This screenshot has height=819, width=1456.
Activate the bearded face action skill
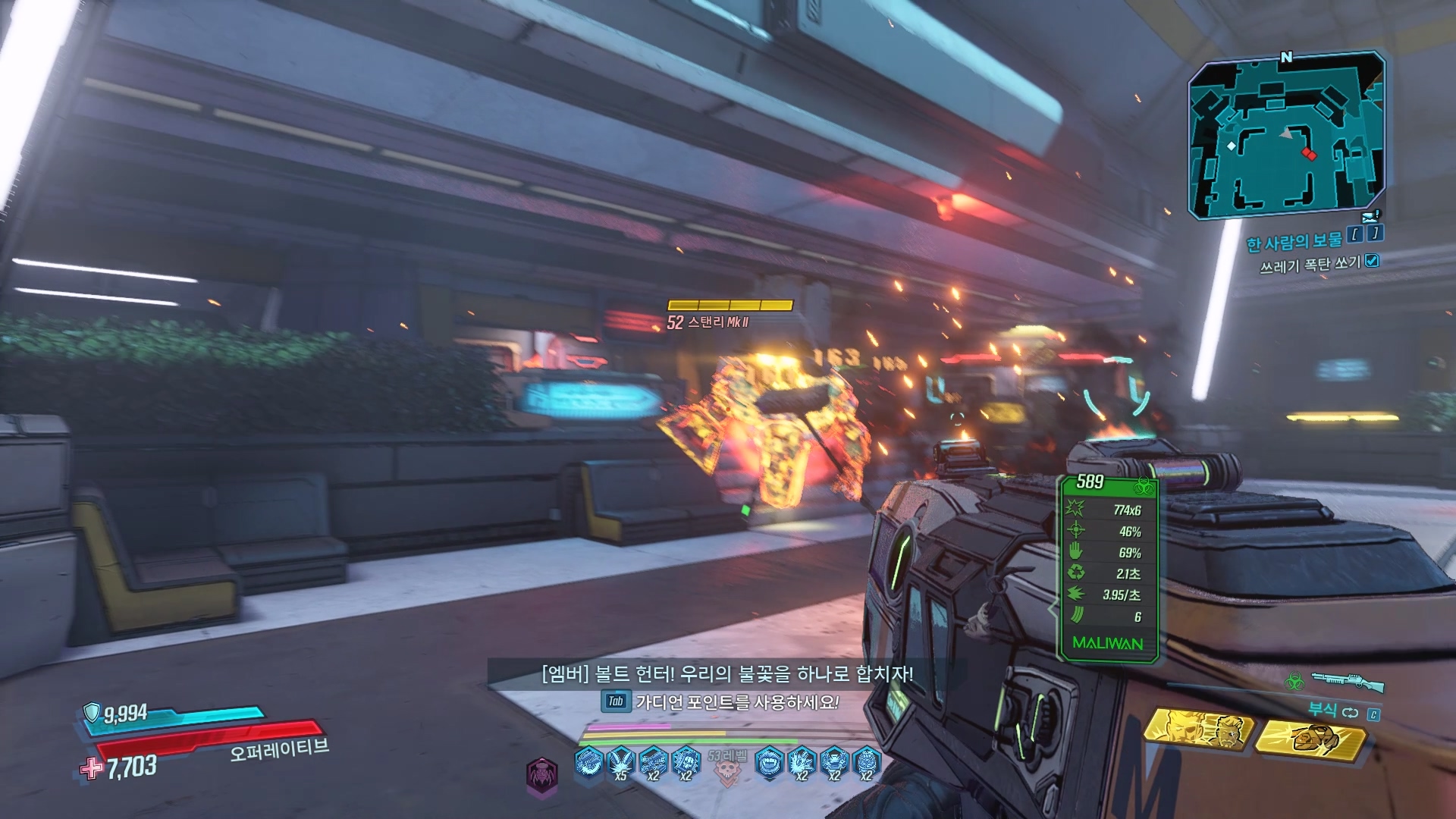(1197, 730)
